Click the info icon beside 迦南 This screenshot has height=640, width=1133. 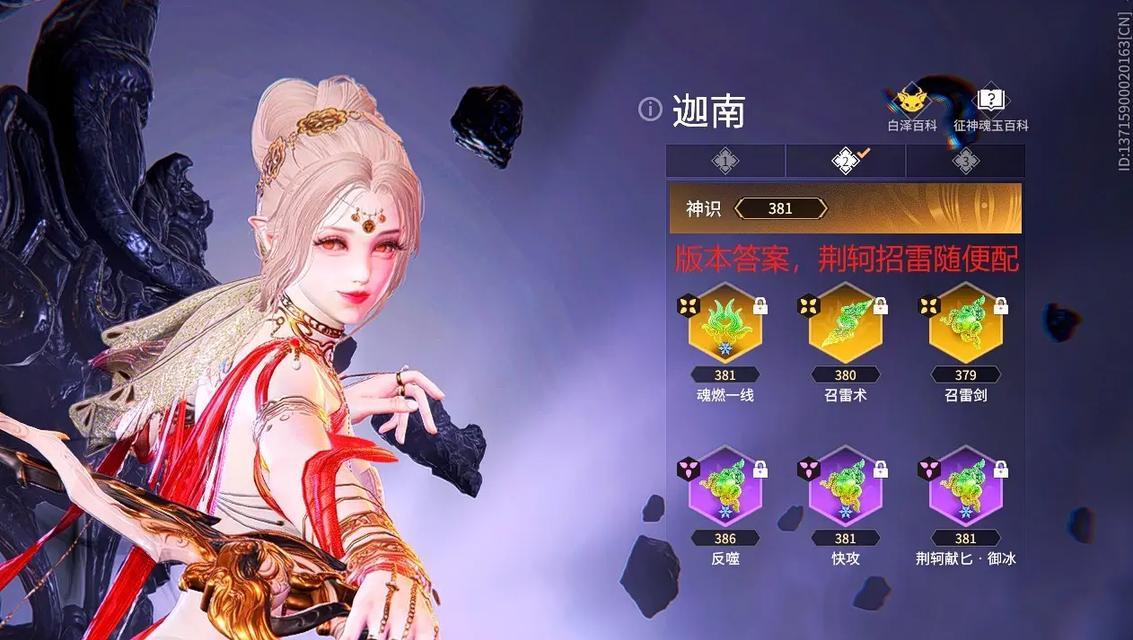(650, 109)
